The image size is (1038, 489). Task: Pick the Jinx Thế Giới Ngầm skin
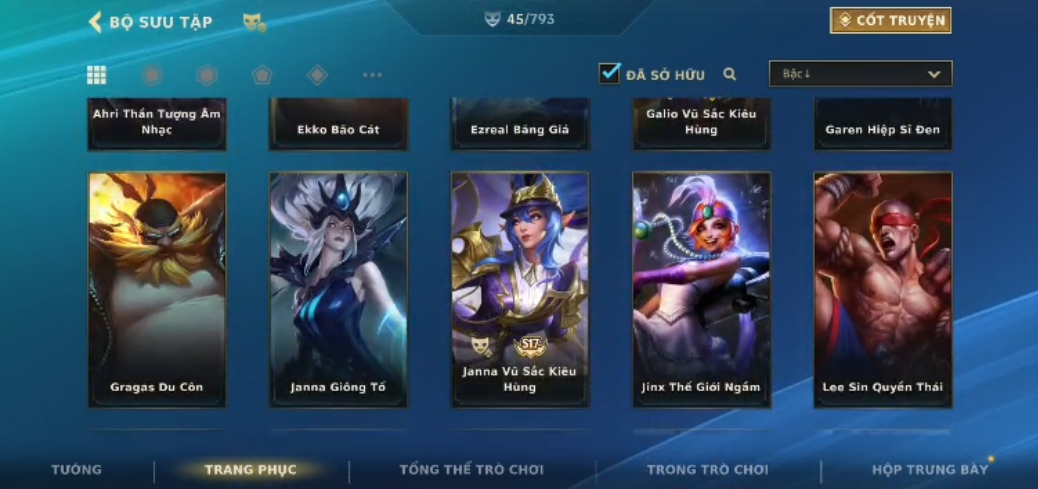(x=701, y=289)
